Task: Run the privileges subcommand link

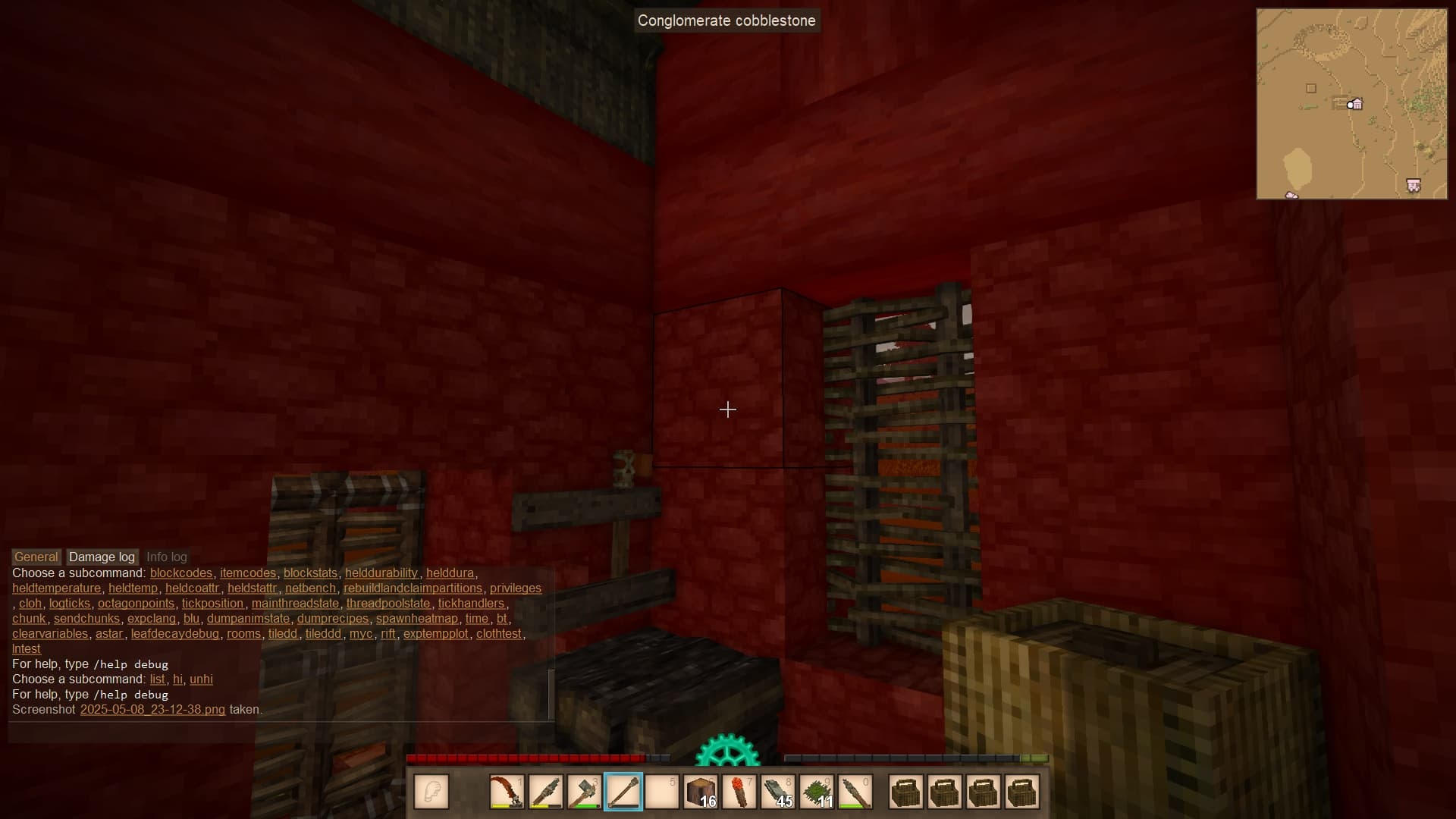Action: click(515, 588)
